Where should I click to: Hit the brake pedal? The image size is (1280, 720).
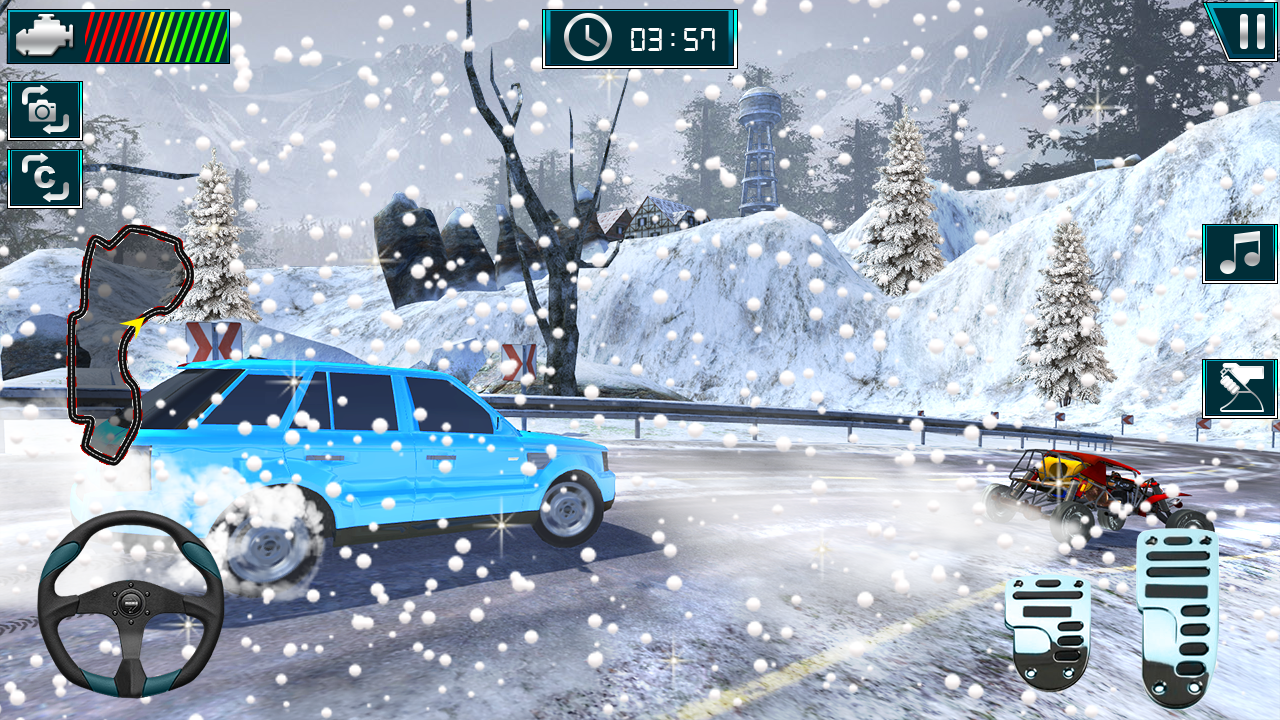[1047, 629]
